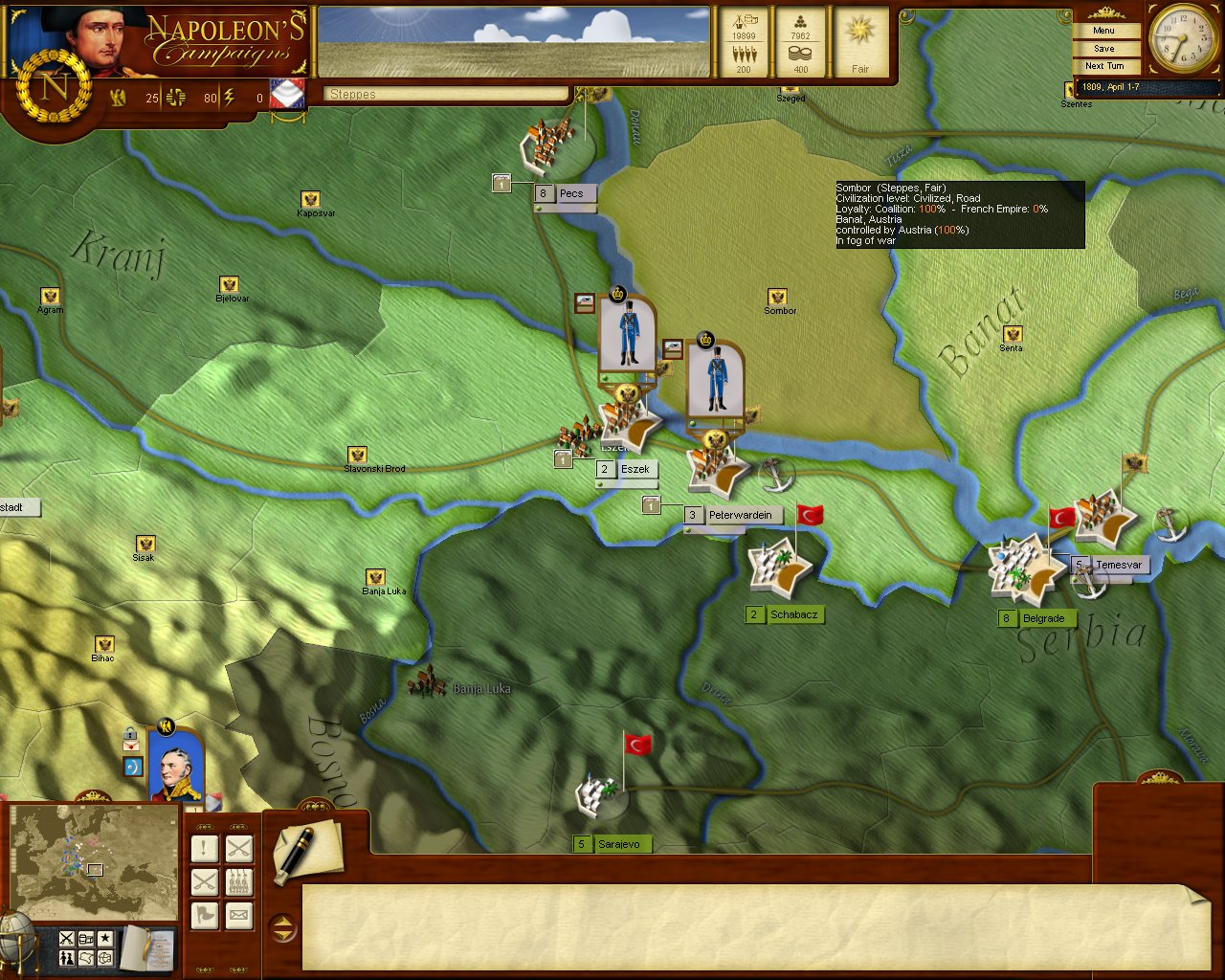Save the game with the Save button
The image size is (1225, 980).
pos(1104,49)
